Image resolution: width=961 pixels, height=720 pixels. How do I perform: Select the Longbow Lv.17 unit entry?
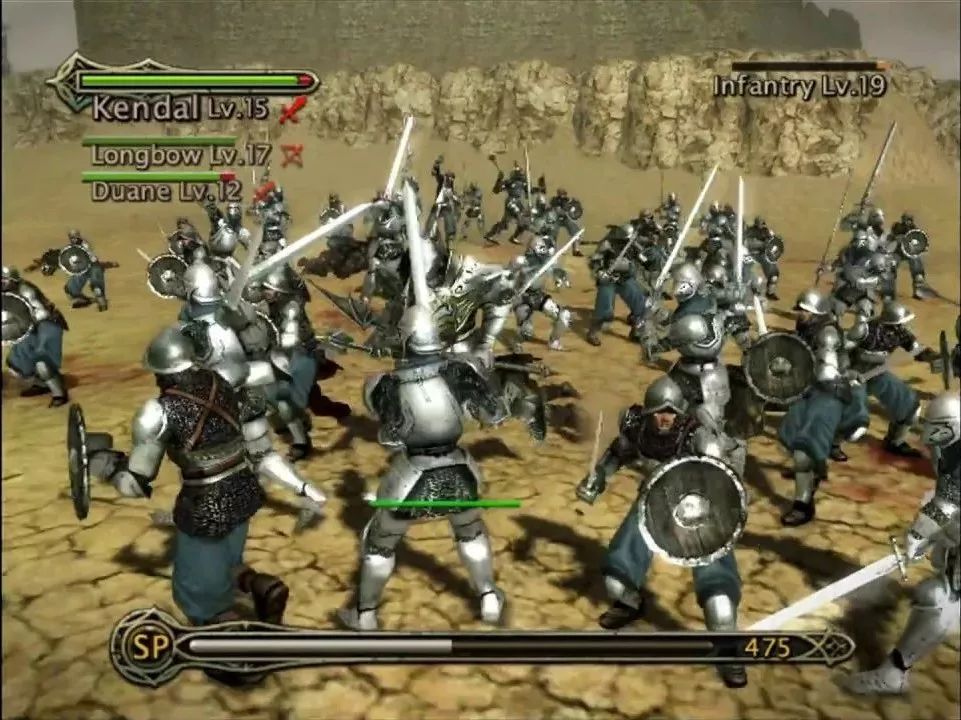tap(180, 155)
